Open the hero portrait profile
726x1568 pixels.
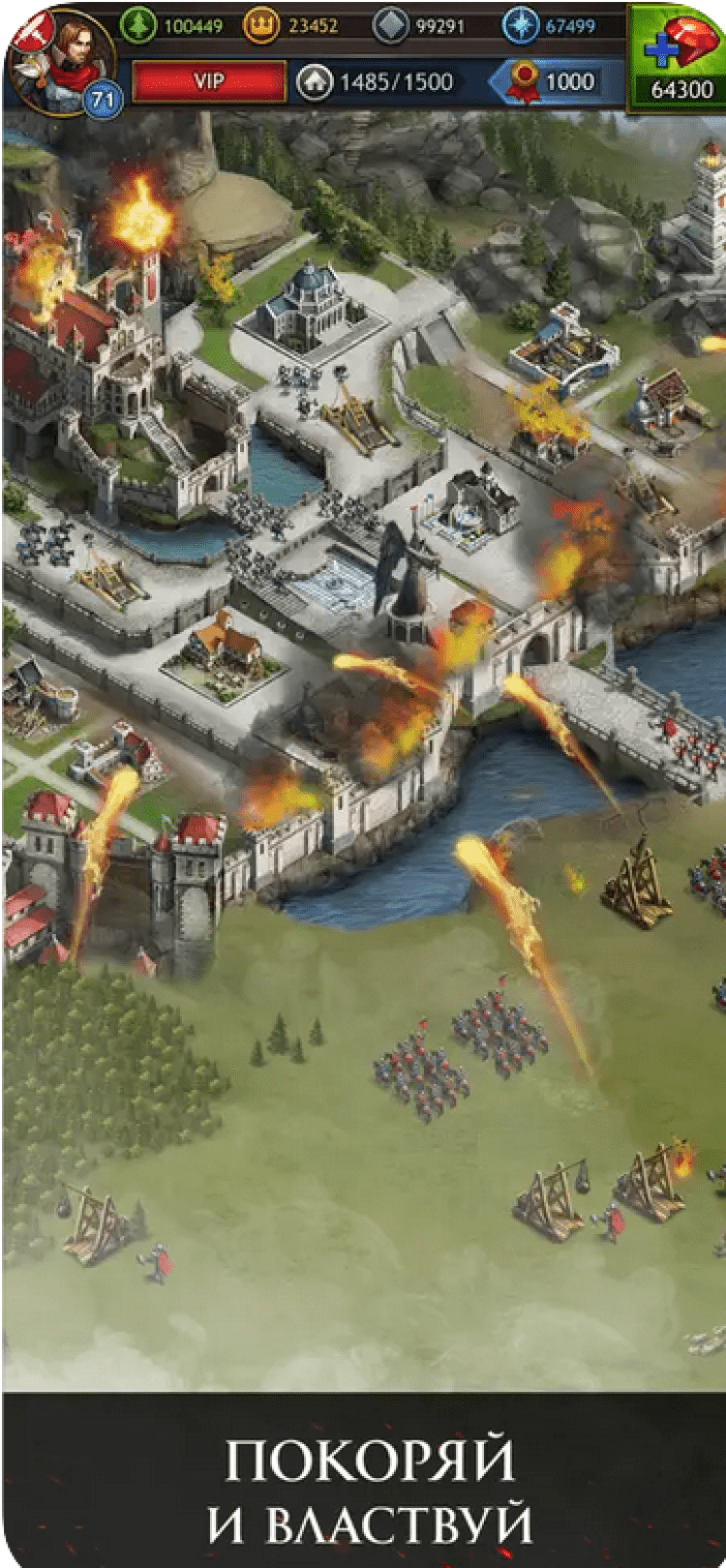(x=60, y=60)
